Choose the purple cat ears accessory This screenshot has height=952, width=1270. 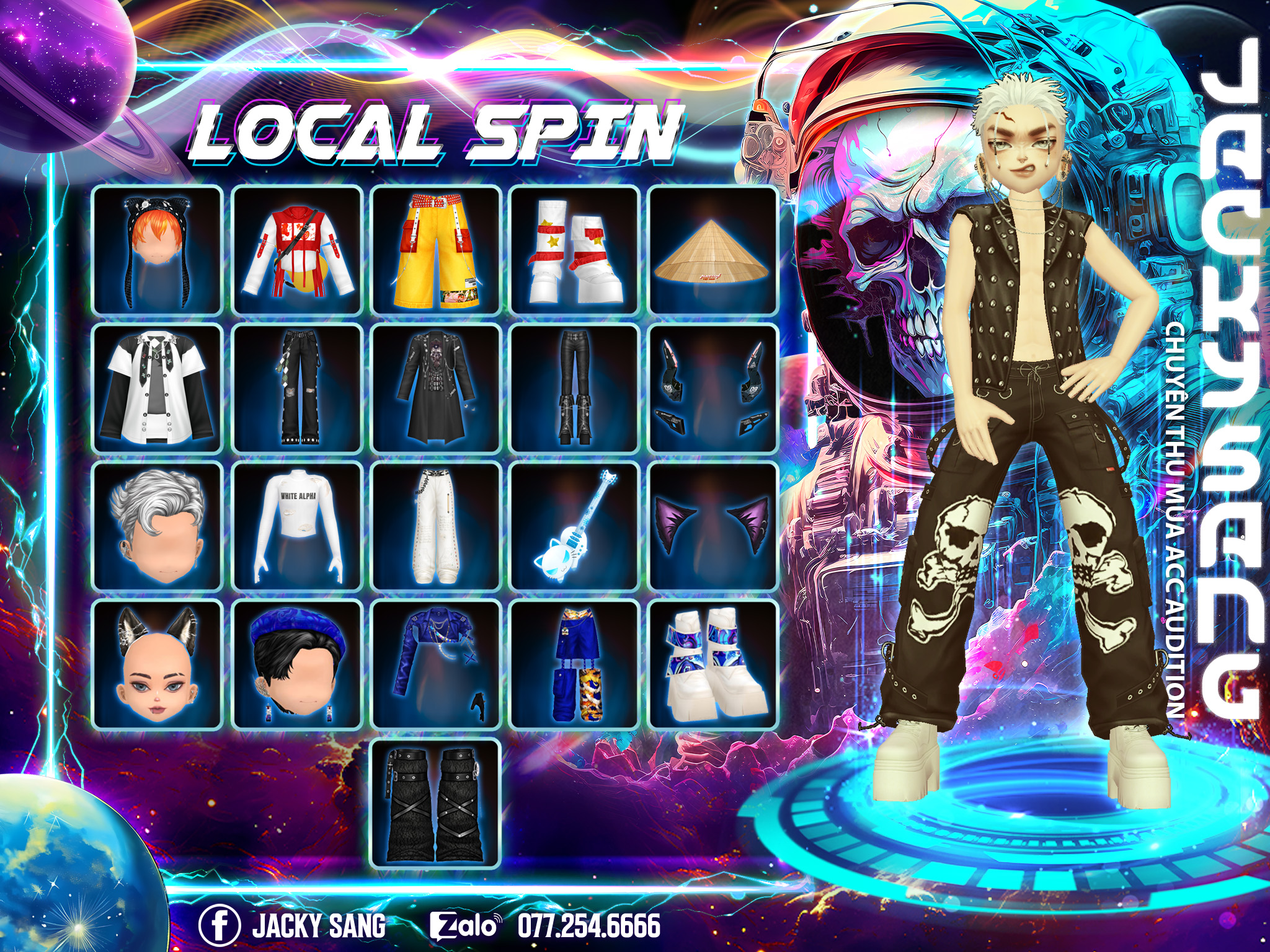tap(713, 526)
